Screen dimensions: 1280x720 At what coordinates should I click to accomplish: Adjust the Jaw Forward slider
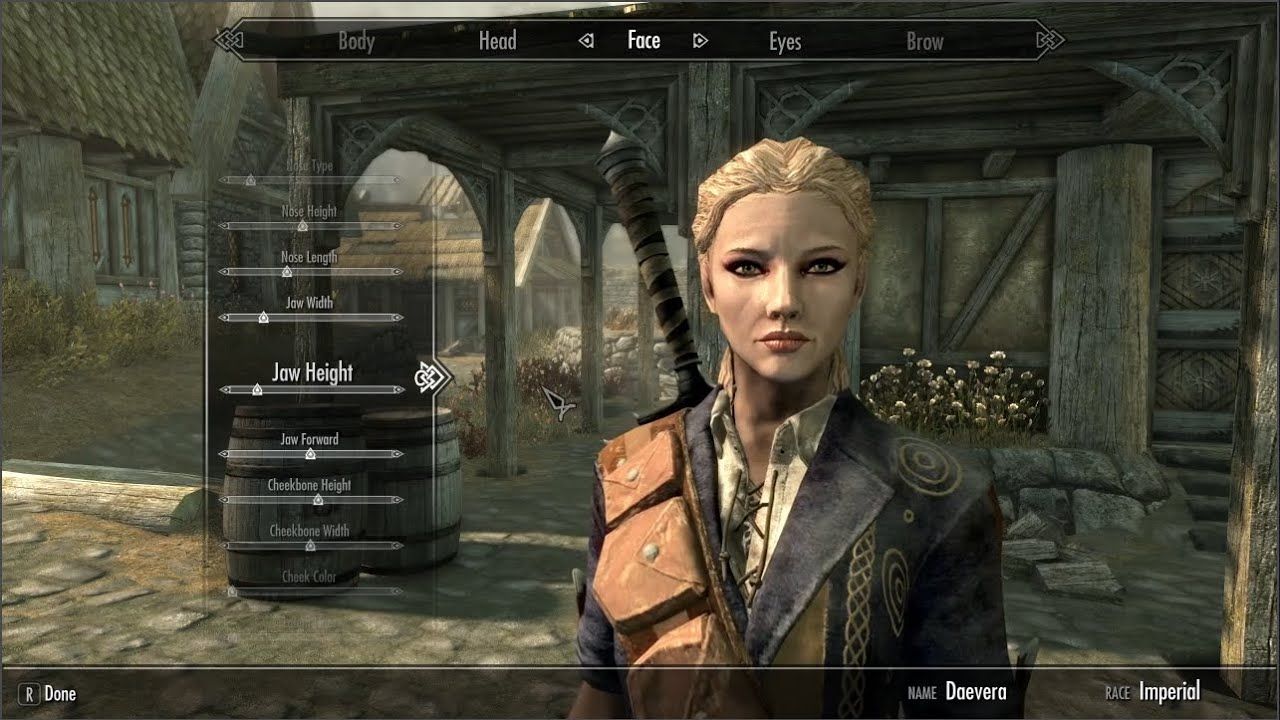point(310,454)
